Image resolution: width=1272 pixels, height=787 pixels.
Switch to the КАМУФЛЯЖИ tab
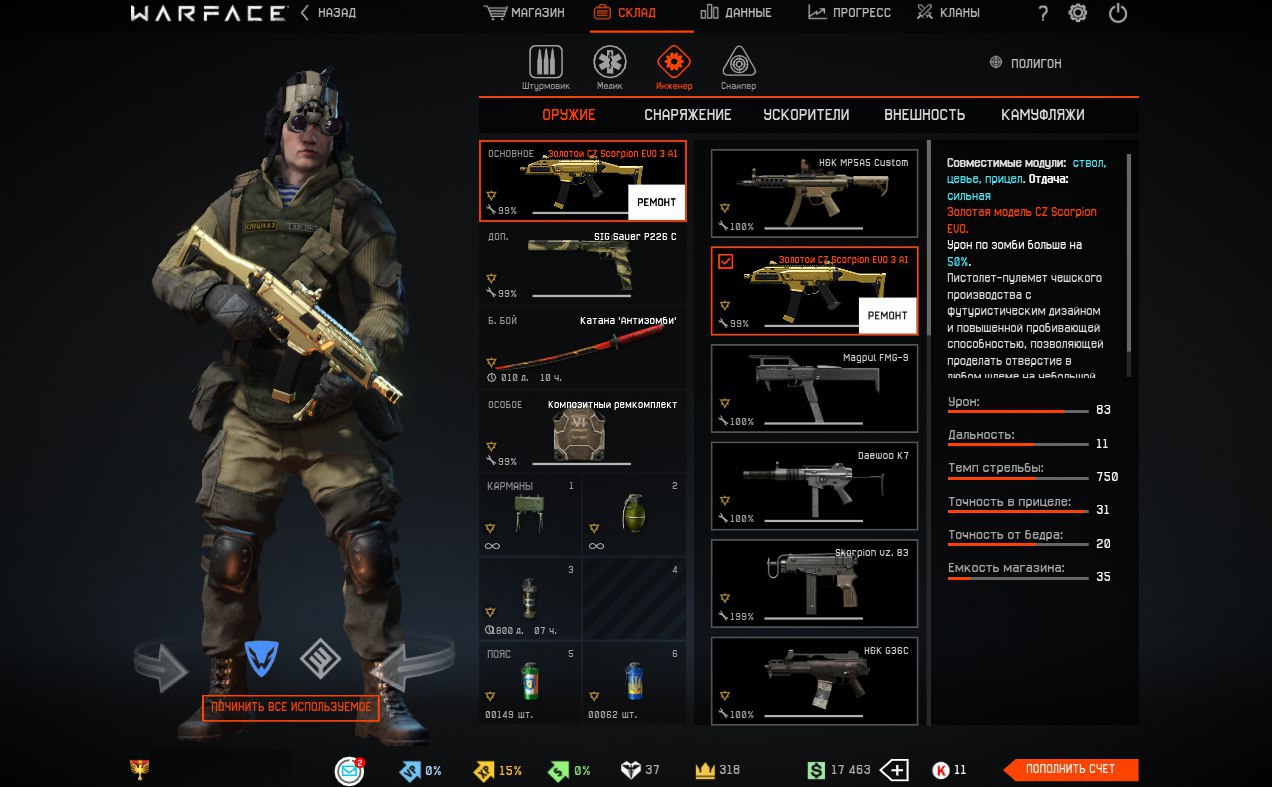point(1042,115)
